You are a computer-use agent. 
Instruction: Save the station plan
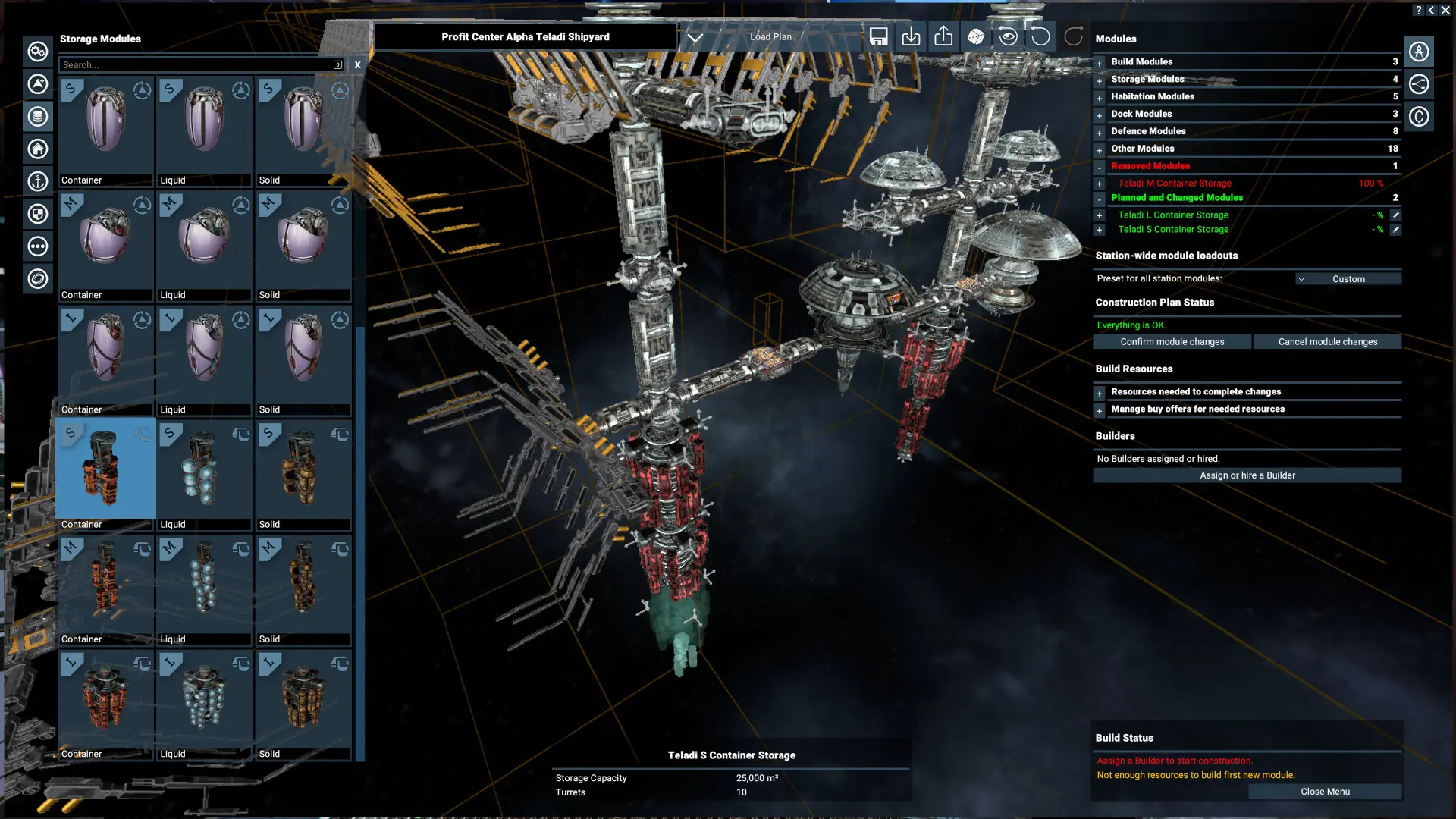click(x=879, y=36)
